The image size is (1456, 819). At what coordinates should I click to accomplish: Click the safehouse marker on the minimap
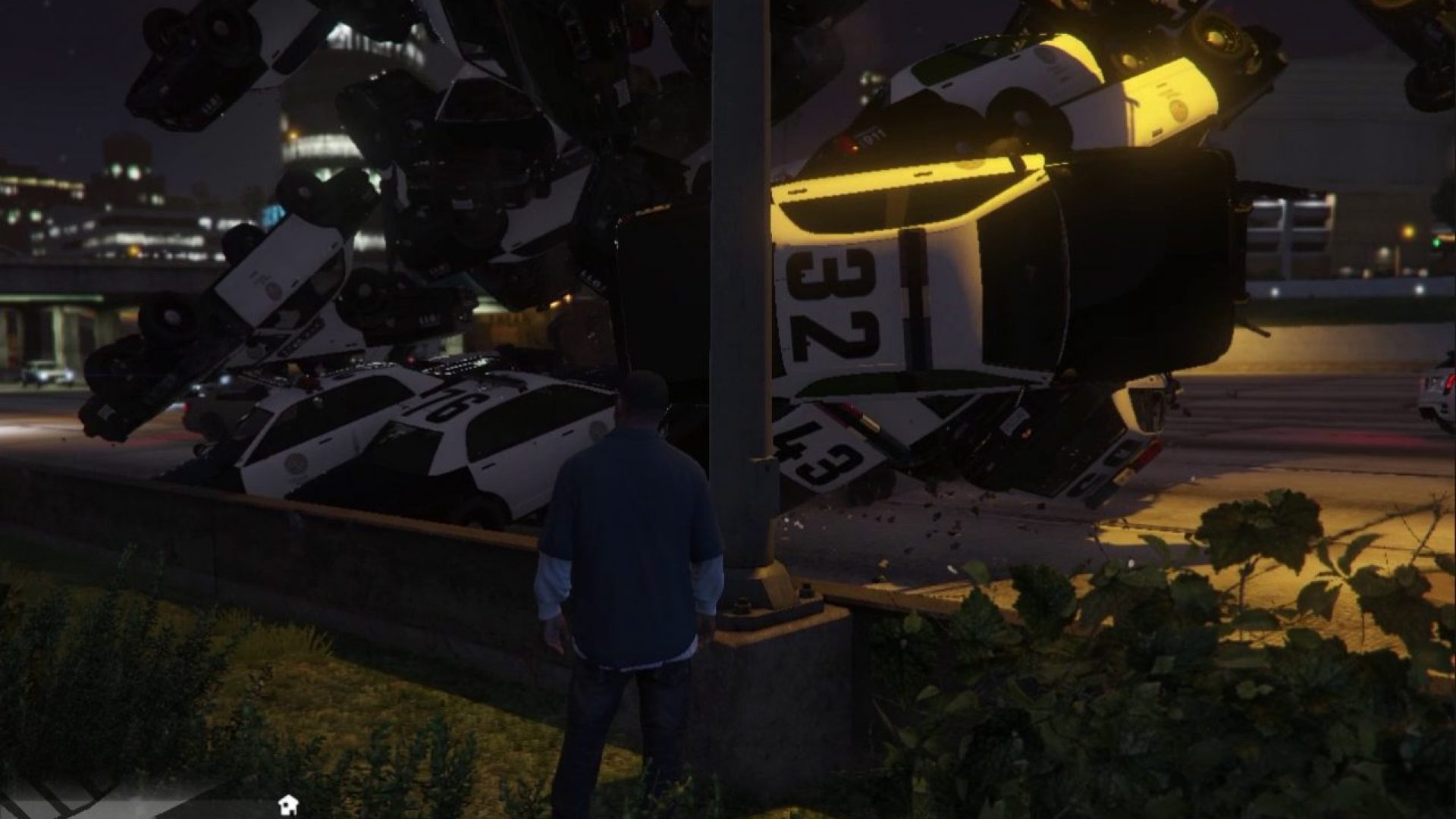click(x=287, y=805)
